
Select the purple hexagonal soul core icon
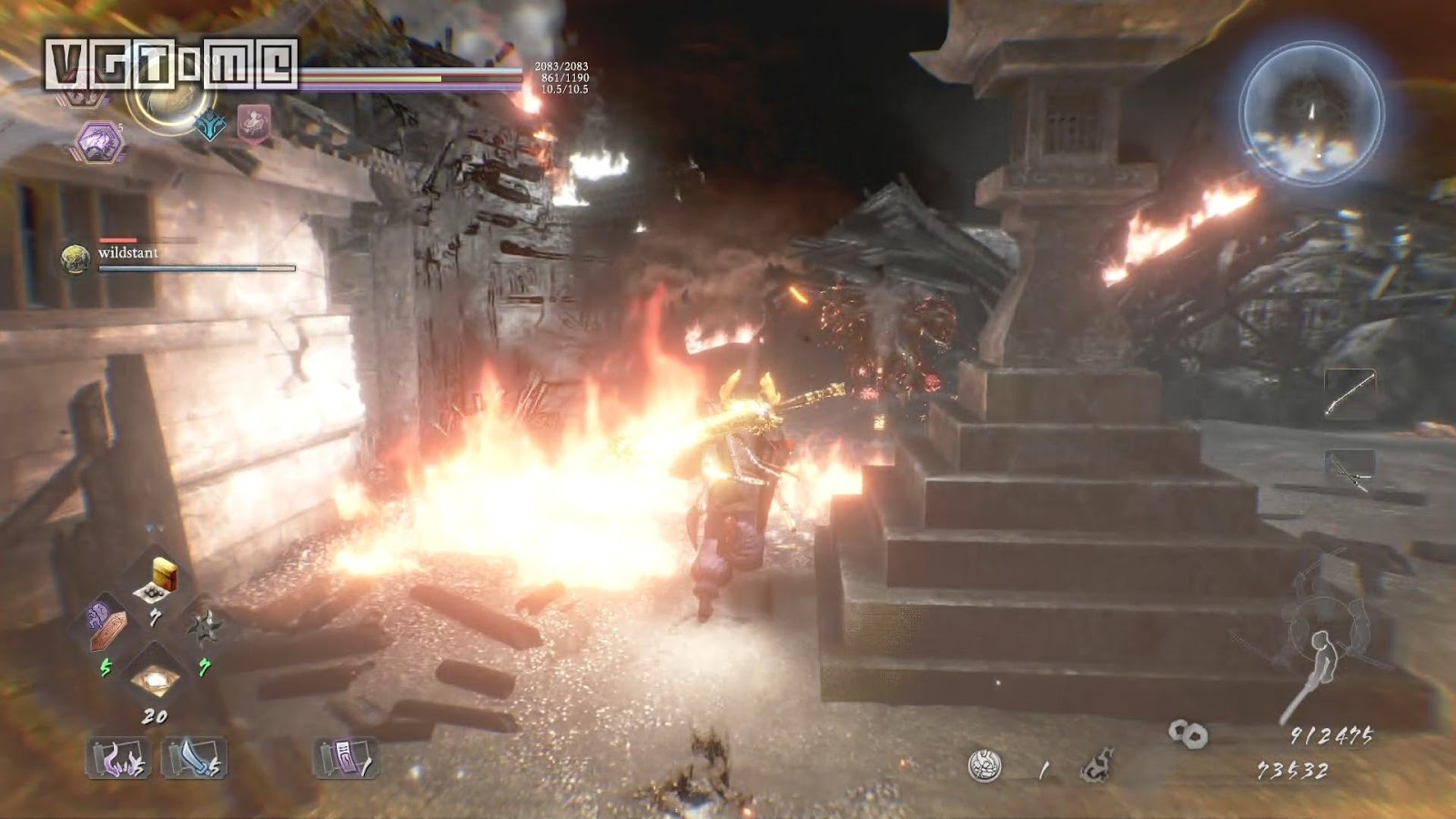98,141
